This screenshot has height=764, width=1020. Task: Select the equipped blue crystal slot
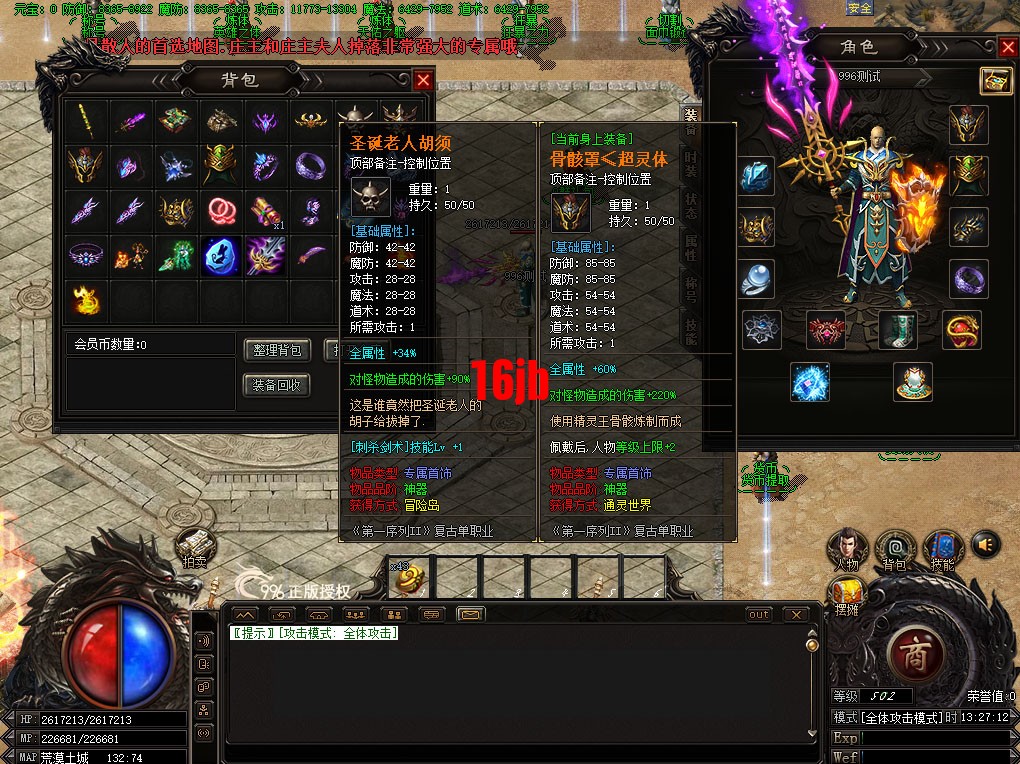(757, 176)
